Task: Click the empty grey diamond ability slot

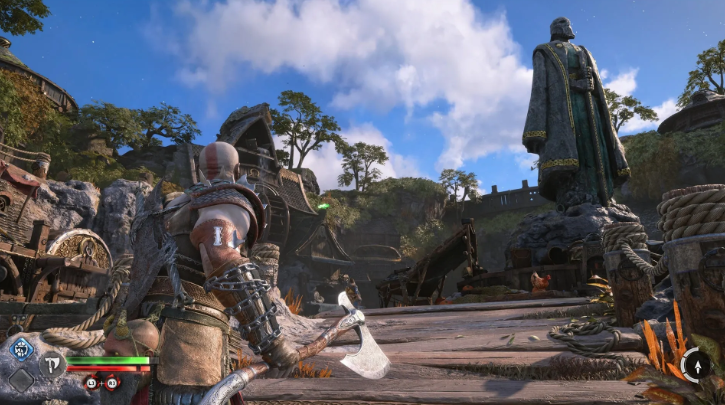Action: pyautogui.click(x=22, y=380)
